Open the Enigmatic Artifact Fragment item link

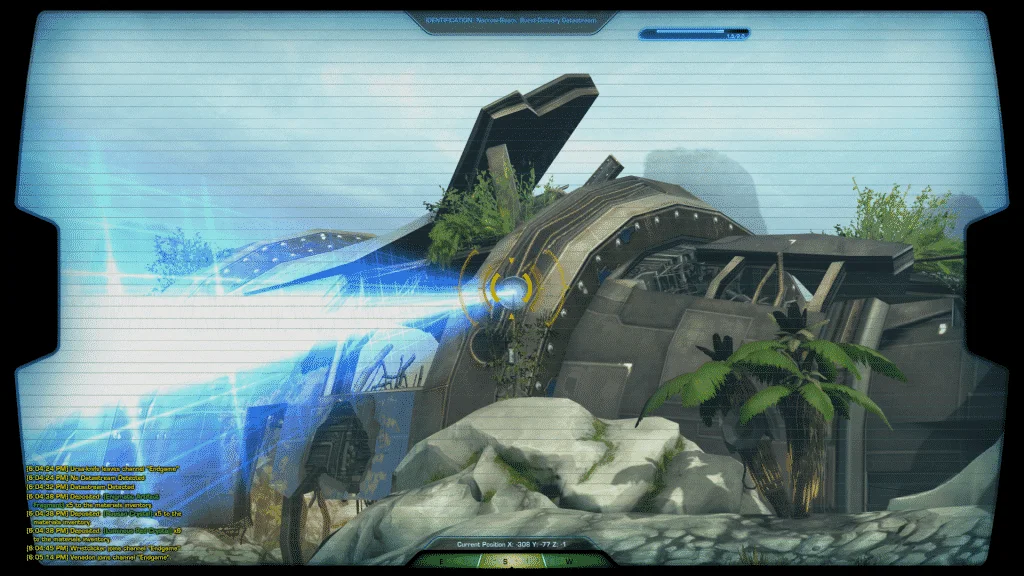pos(132,496)
